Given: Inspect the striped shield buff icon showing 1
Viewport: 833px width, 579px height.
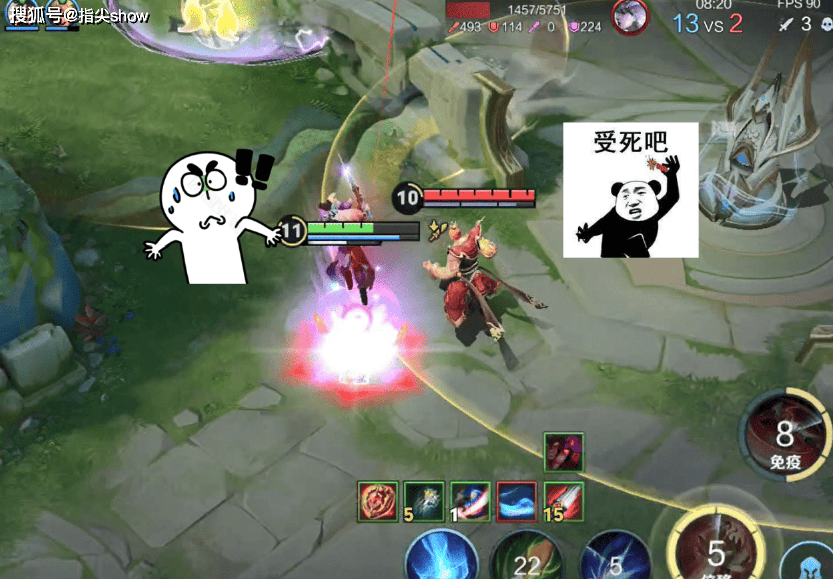Looking at the screenshot, I should 470,499.
